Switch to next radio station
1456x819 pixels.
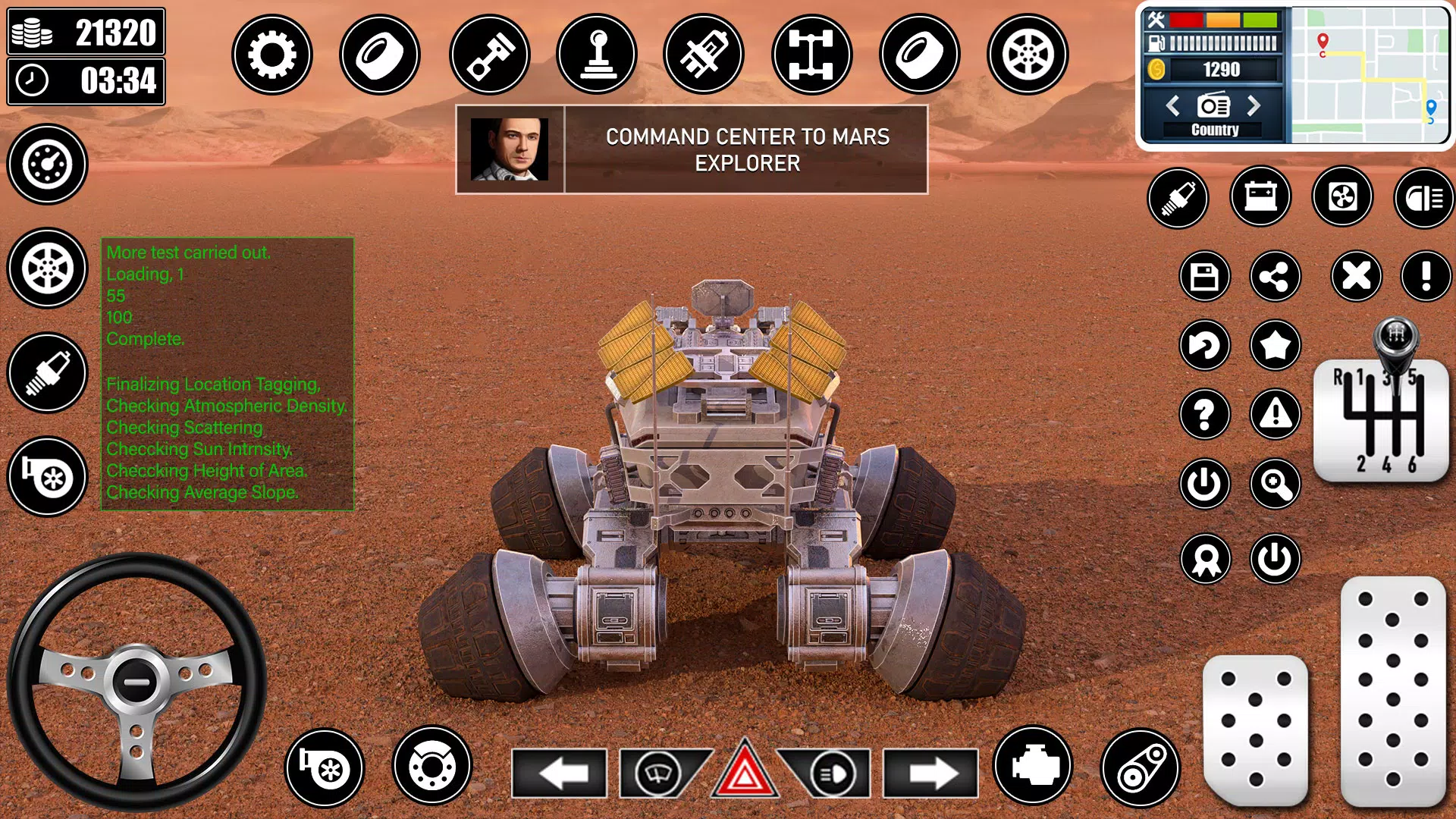point(1254,105)
